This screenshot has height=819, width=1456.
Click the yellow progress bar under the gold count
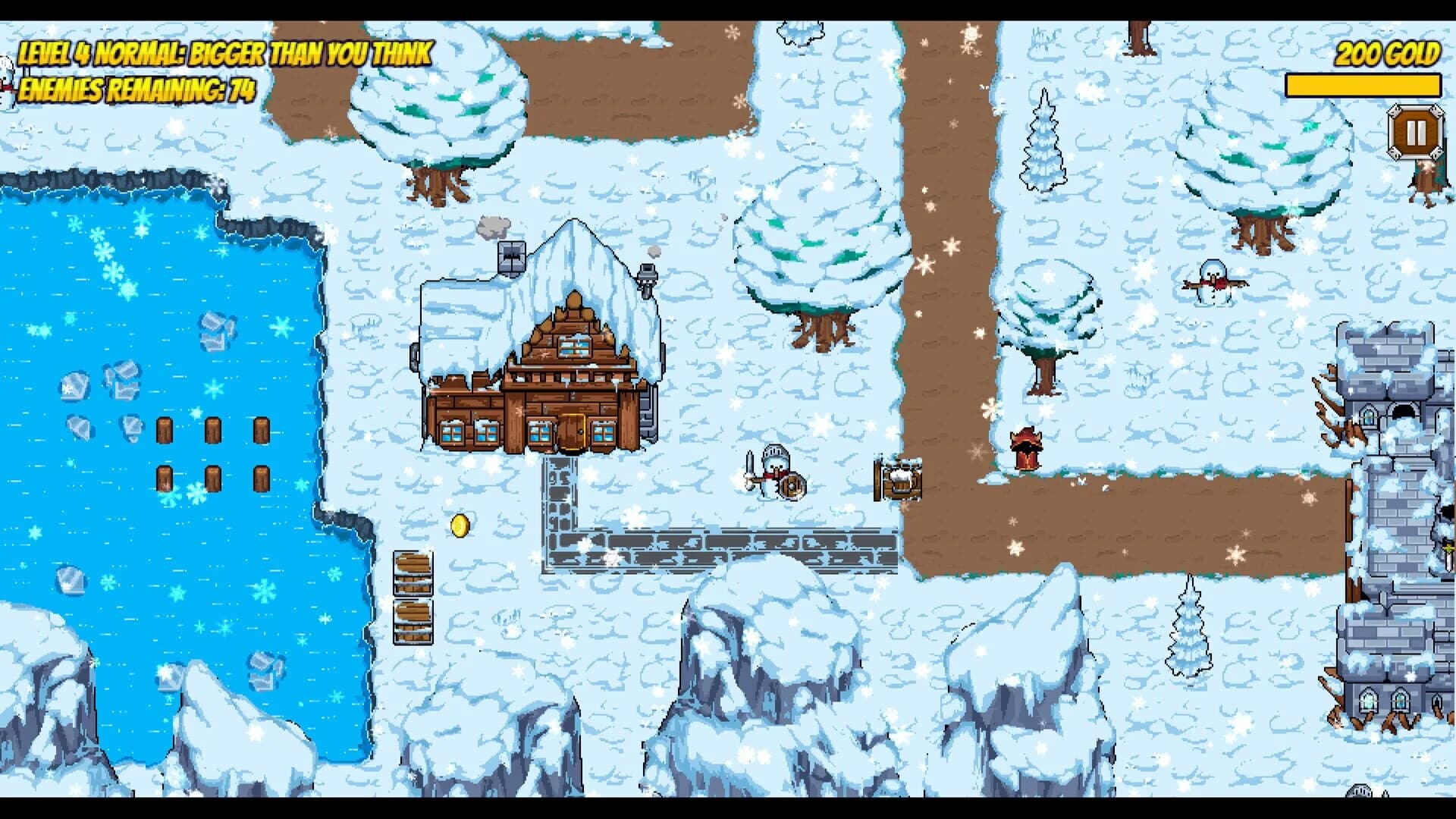pyautogui.click(x=1365, y=85)
